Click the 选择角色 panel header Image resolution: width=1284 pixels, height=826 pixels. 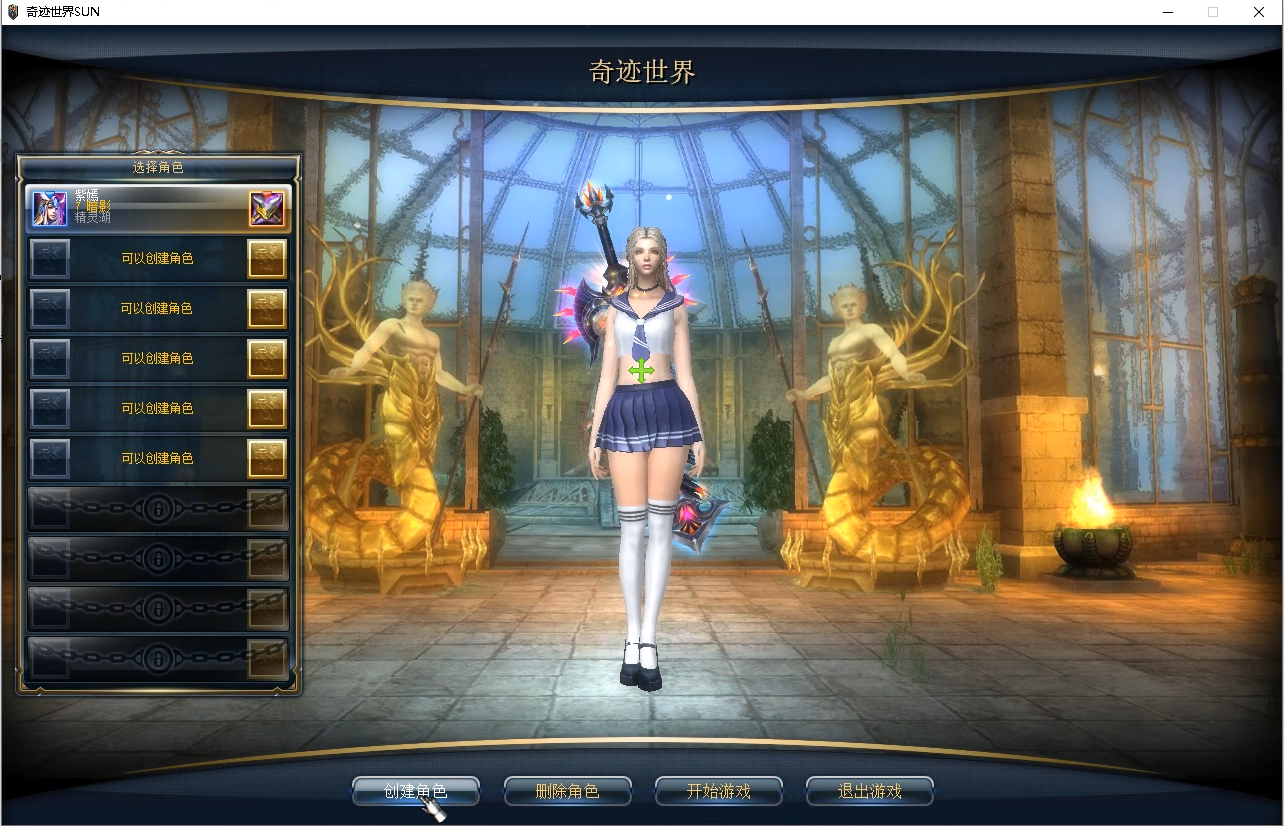pos(158,168)
